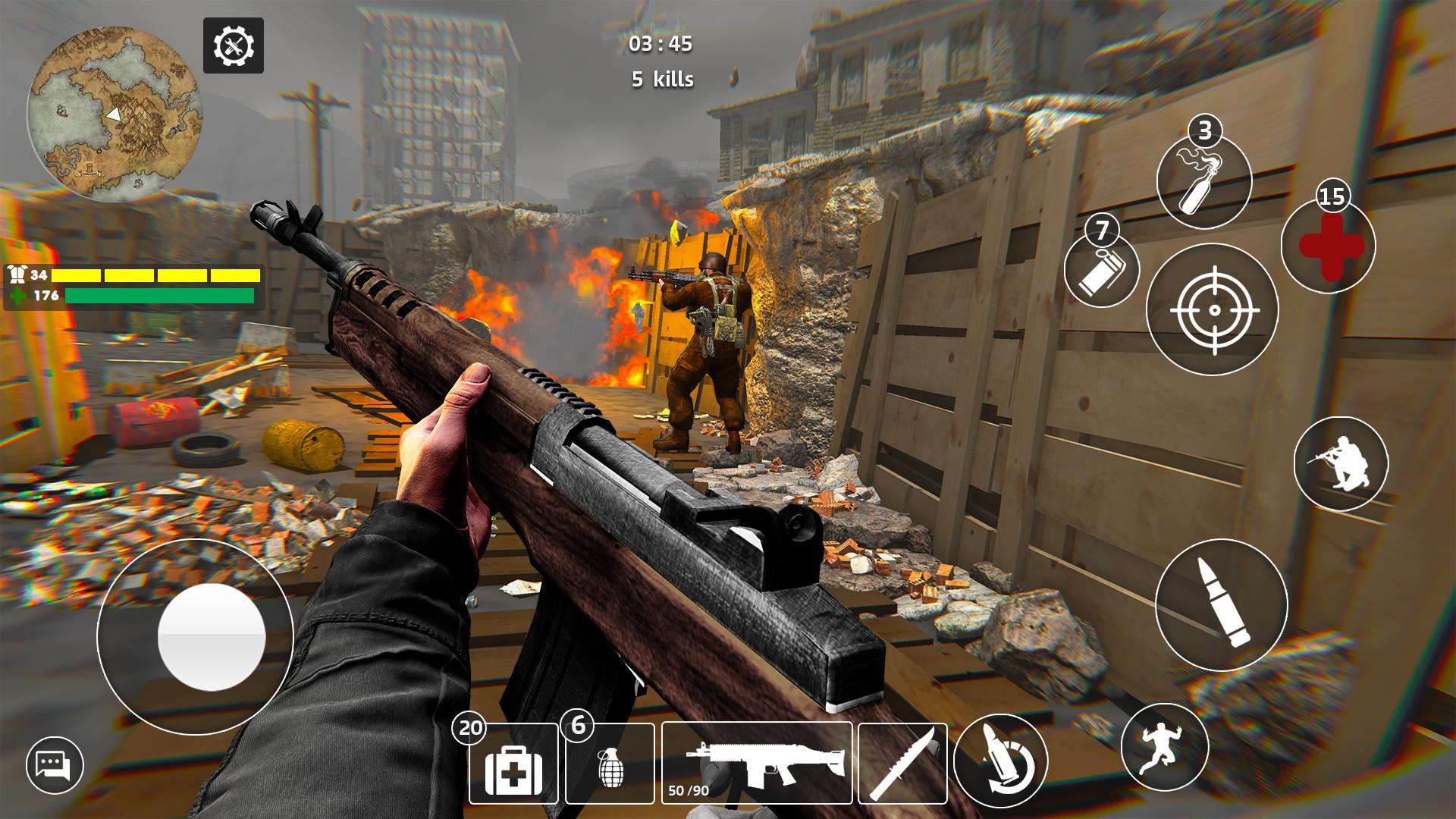Throw a Molotov cocktail

coord(1203,183)
